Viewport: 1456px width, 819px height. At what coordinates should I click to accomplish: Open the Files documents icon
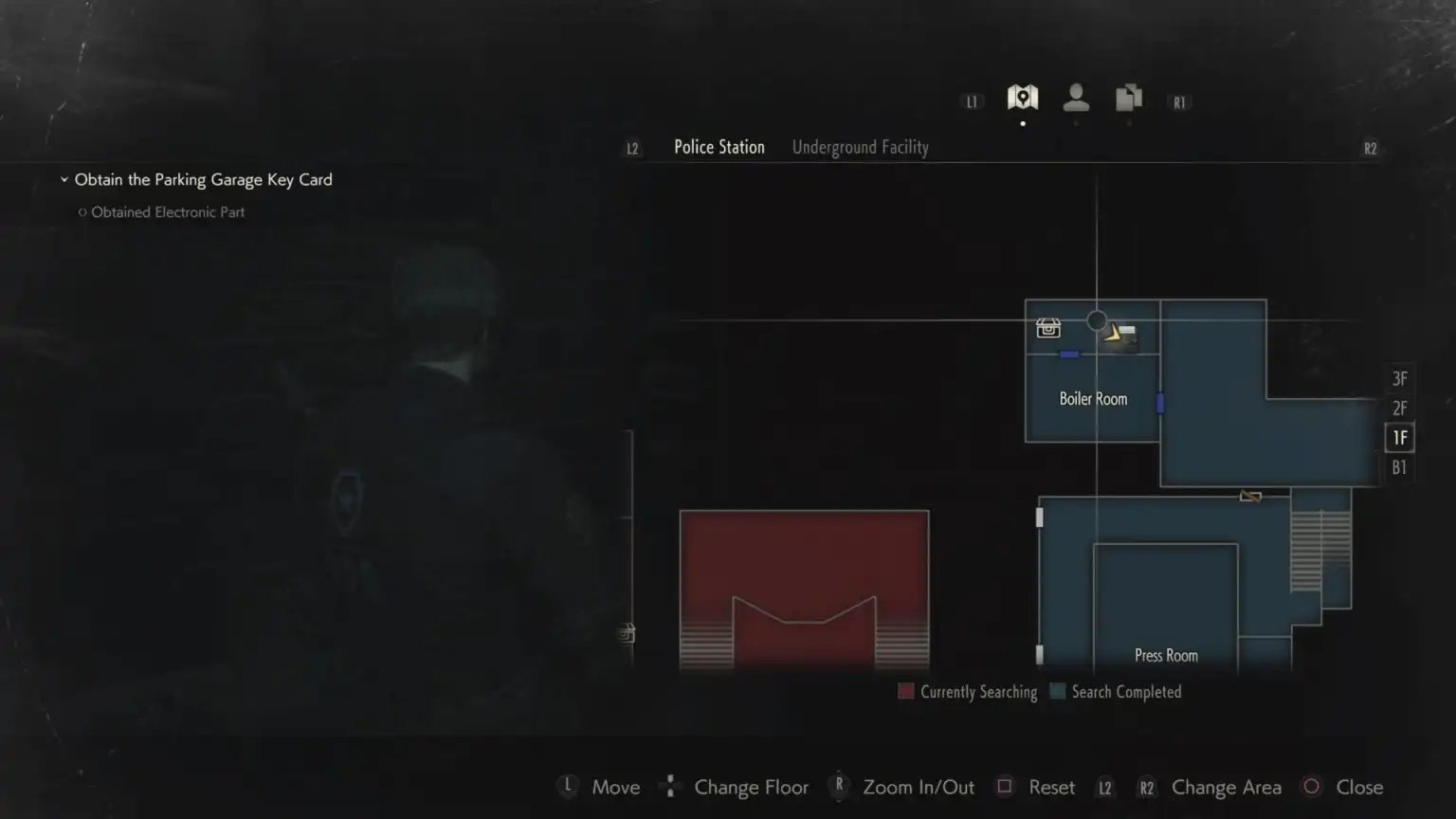click(x=1128, y=96)
